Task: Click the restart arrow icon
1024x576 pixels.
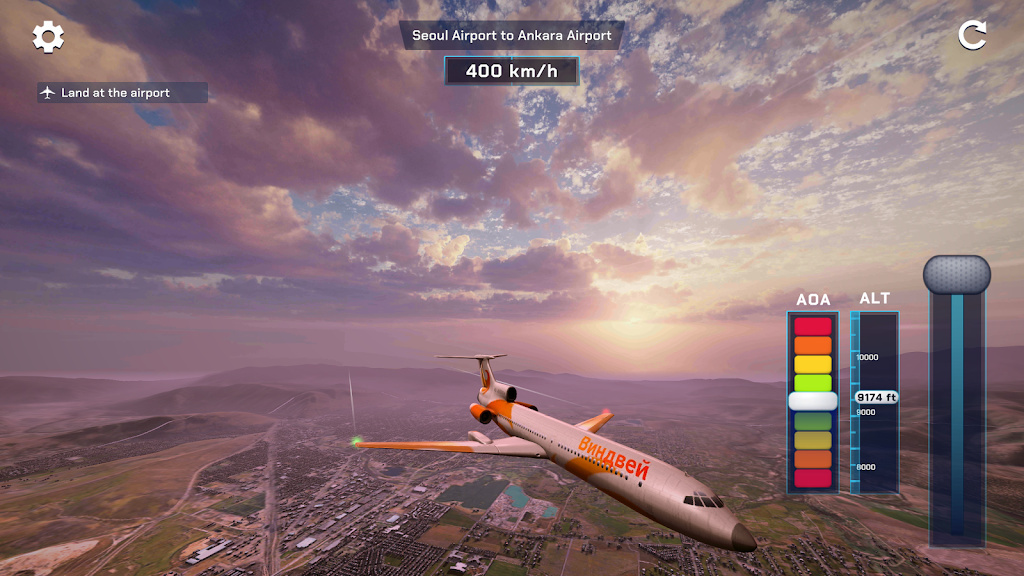Action: (x=972, y=35)
